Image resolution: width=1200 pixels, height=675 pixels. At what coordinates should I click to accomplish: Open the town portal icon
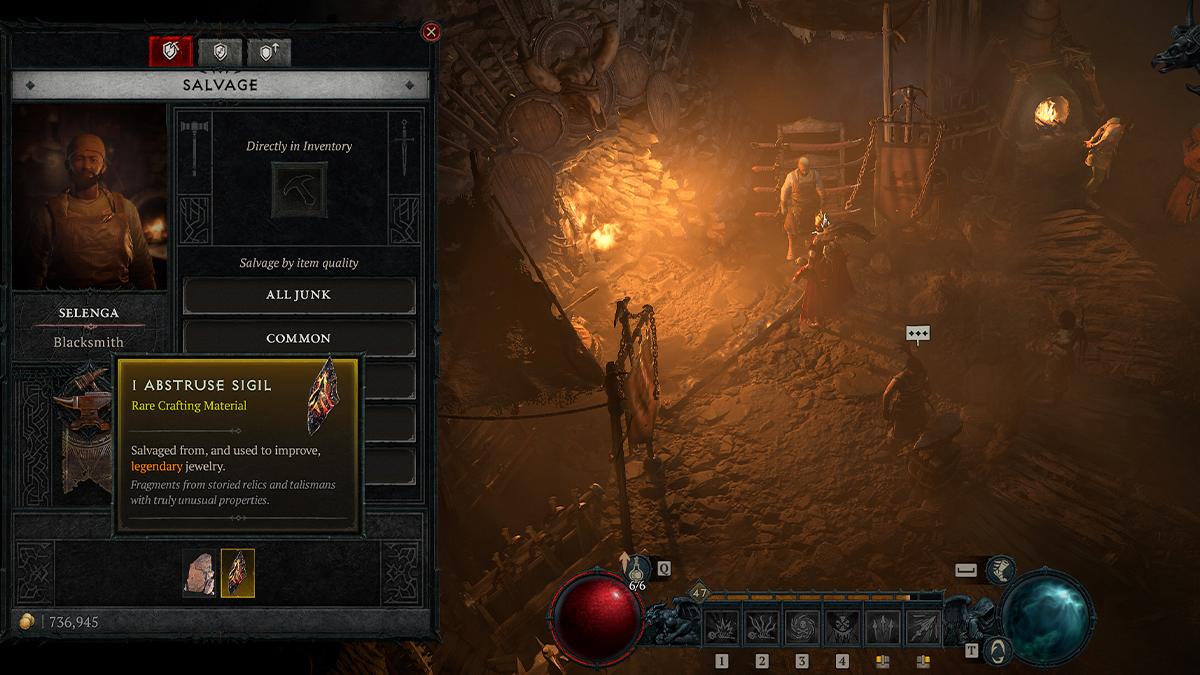(x=996, y=650)
